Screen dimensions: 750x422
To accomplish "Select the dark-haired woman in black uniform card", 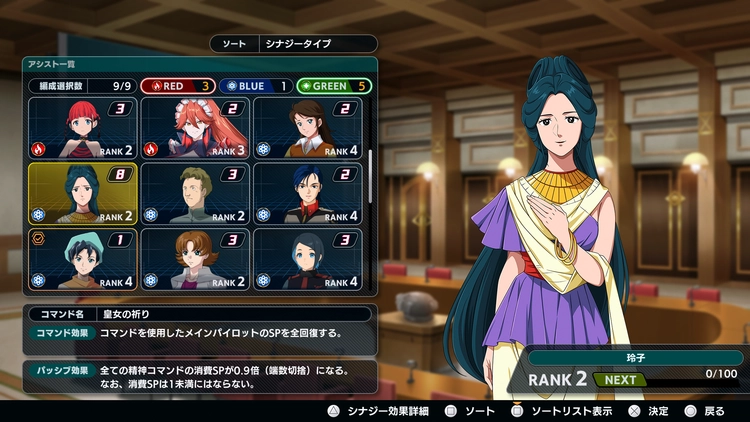I will (x=309, y=259).
